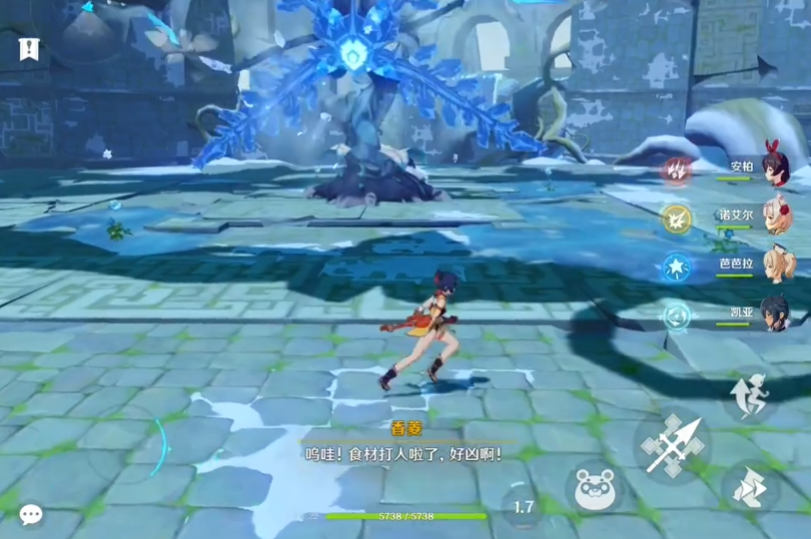This screenshot has width=811, height=539.
Task: Trigger 安柏's red elemental burst icon
Action: 676,169
